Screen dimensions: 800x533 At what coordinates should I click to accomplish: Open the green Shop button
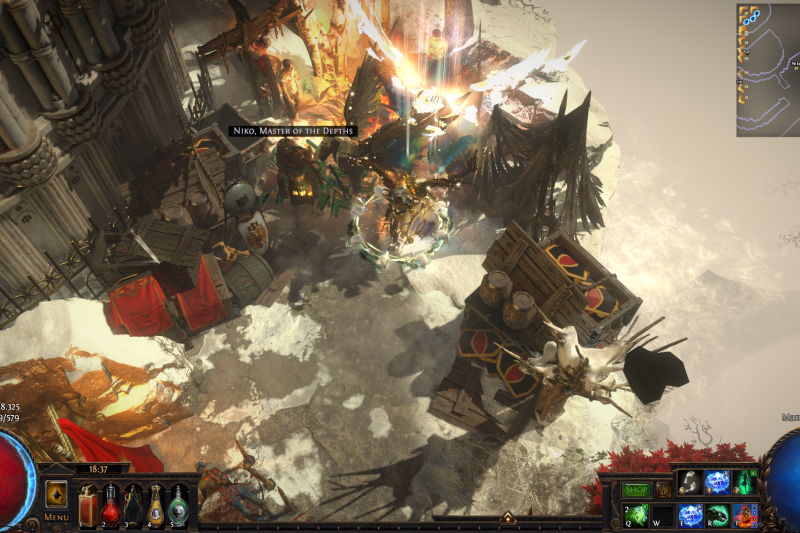tap(636, 490)
